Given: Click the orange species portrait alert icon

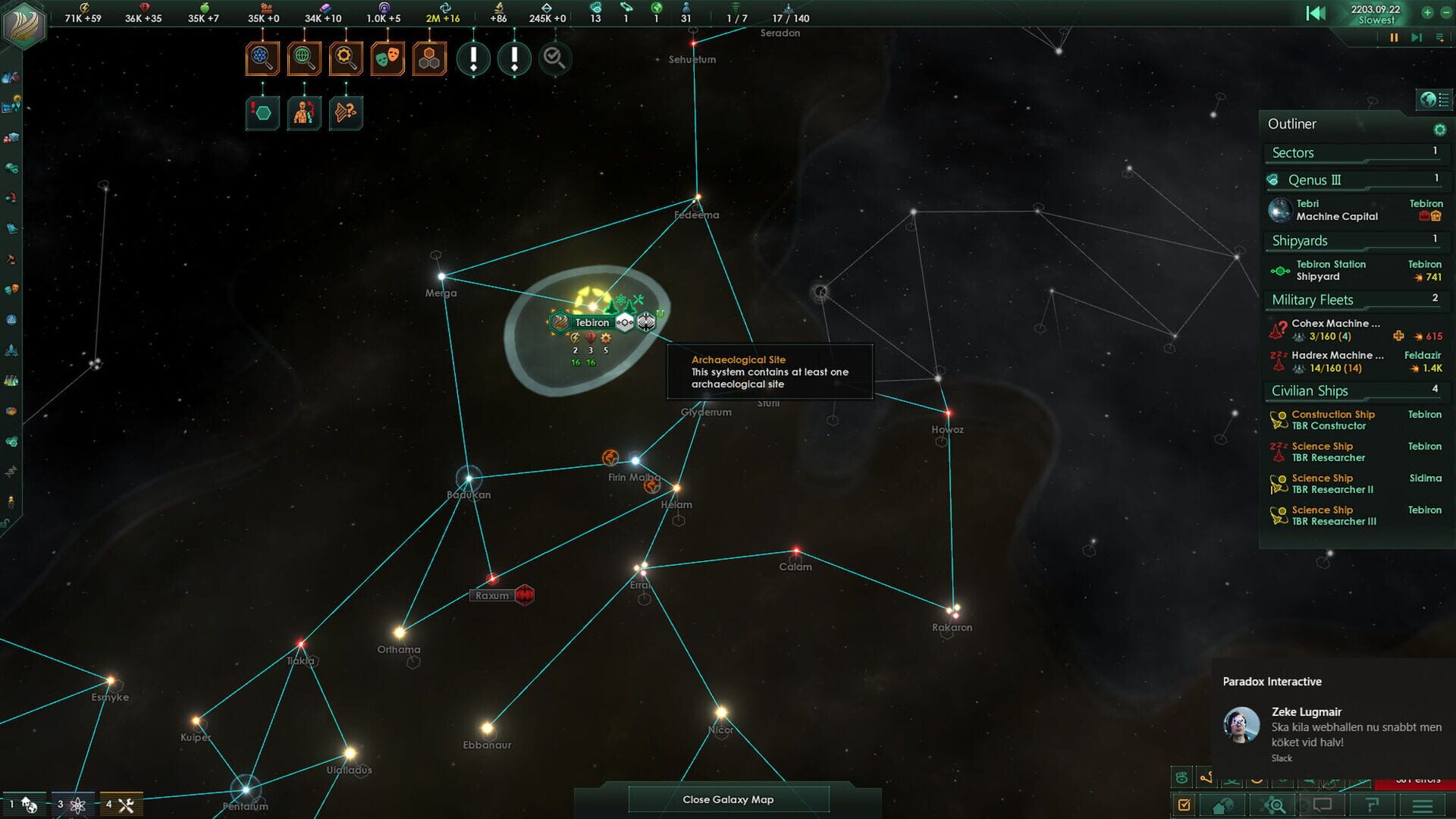Looking at the screenshot, I should coord(304,111).
